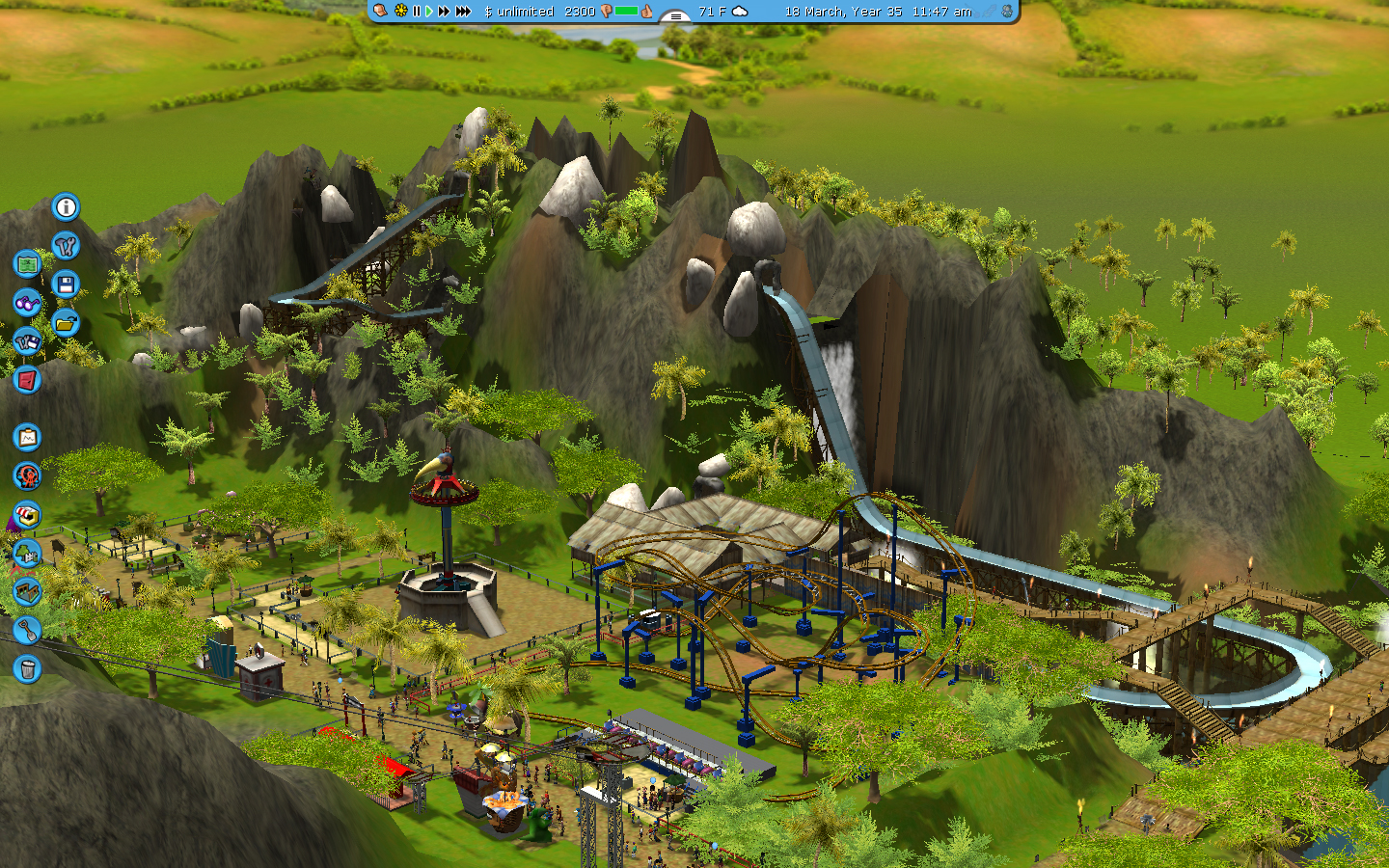Check the green park rating bar
This screenshot has height=868, width=1389.
click(626, 11)
